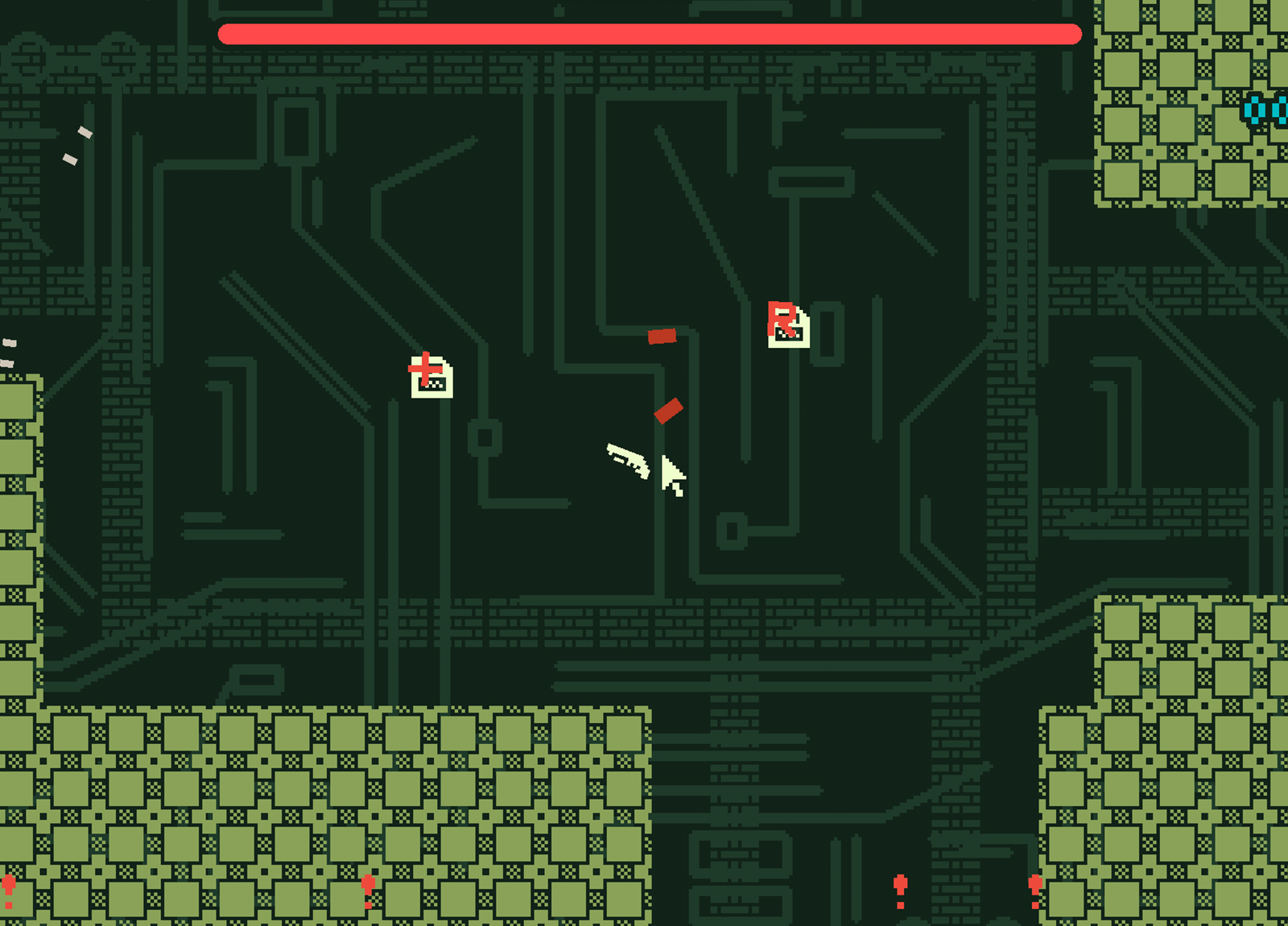Click the upper red shell casing

coord(662,336)
